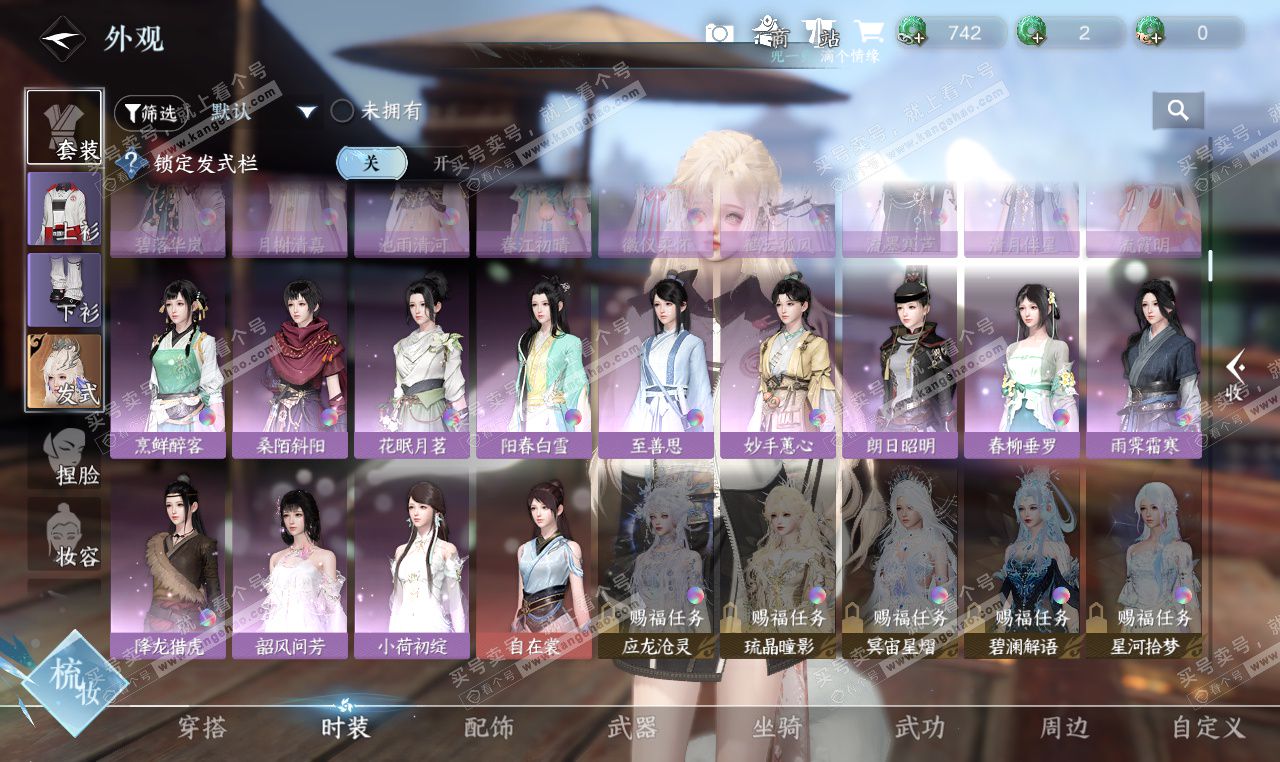The width and height of the screenshot is (1280, 762).
Task: Open the 坐骑 mount tab
Action: coord(777,728)
